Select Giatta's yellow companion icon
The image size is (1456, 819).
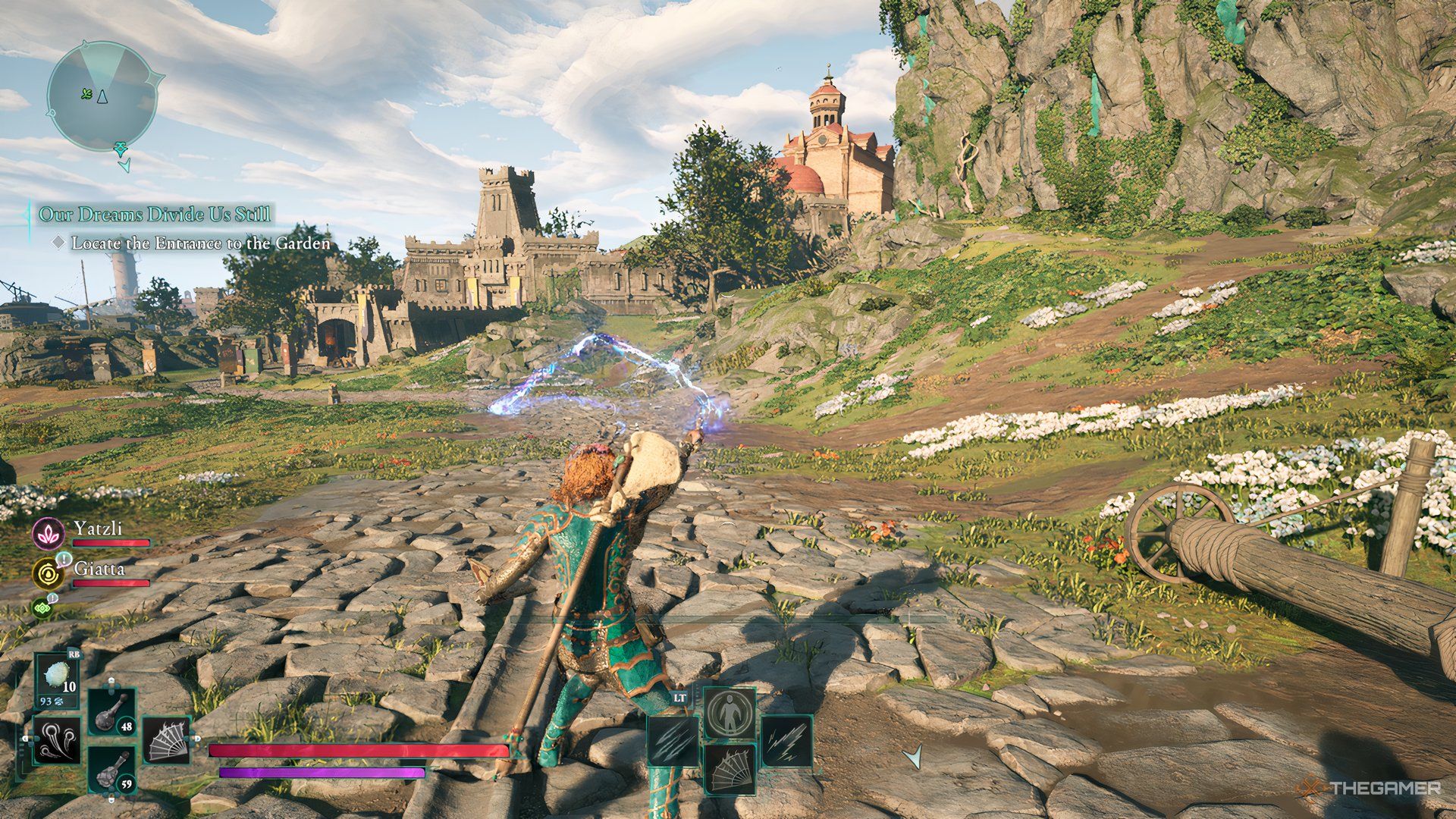tap(48, 573)
